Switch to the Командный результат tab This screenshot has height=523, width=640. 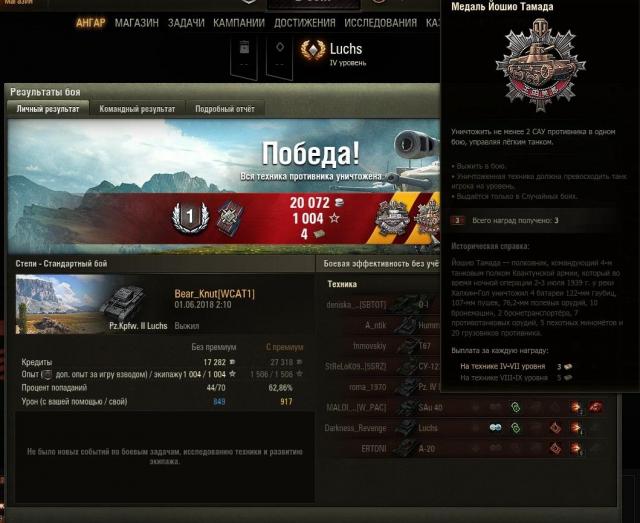pyautogui.click(x=139, y=109)
